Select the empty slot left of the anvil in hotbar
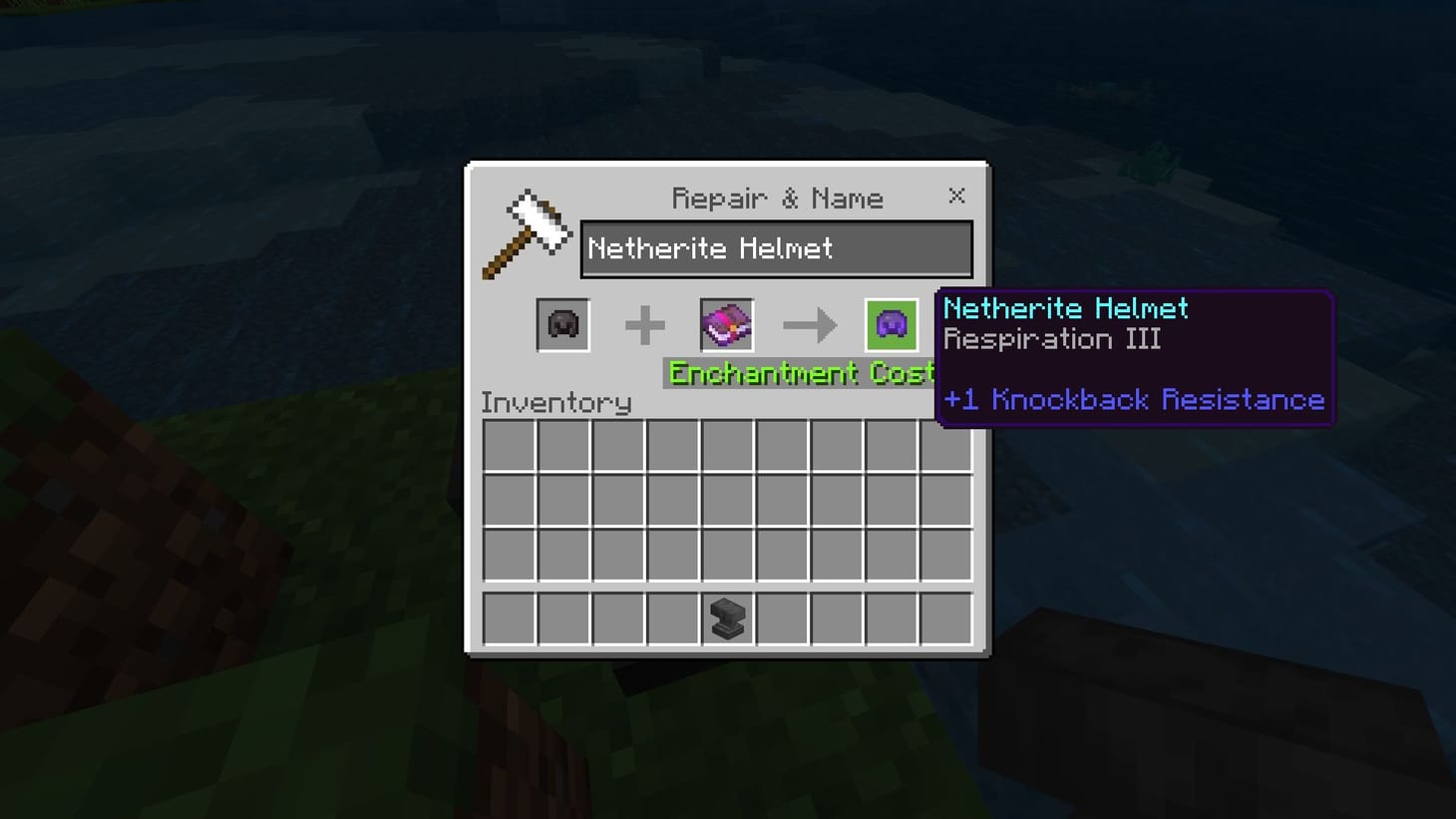The height and width of the screenshot is (819, 1456). click(x=672, y=618)
